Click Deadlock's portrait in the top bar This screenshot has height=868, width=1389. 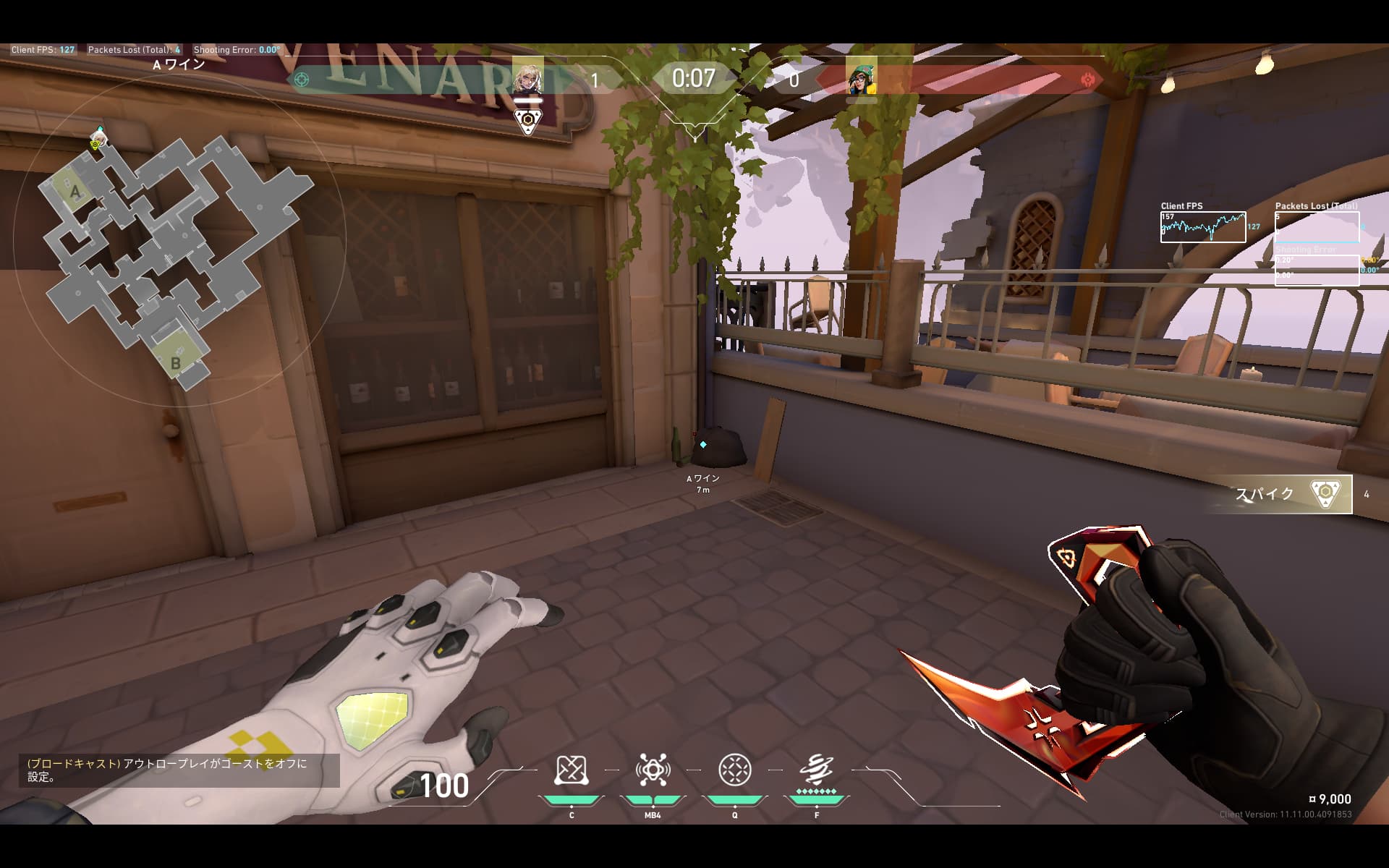(x=527, y=75)
